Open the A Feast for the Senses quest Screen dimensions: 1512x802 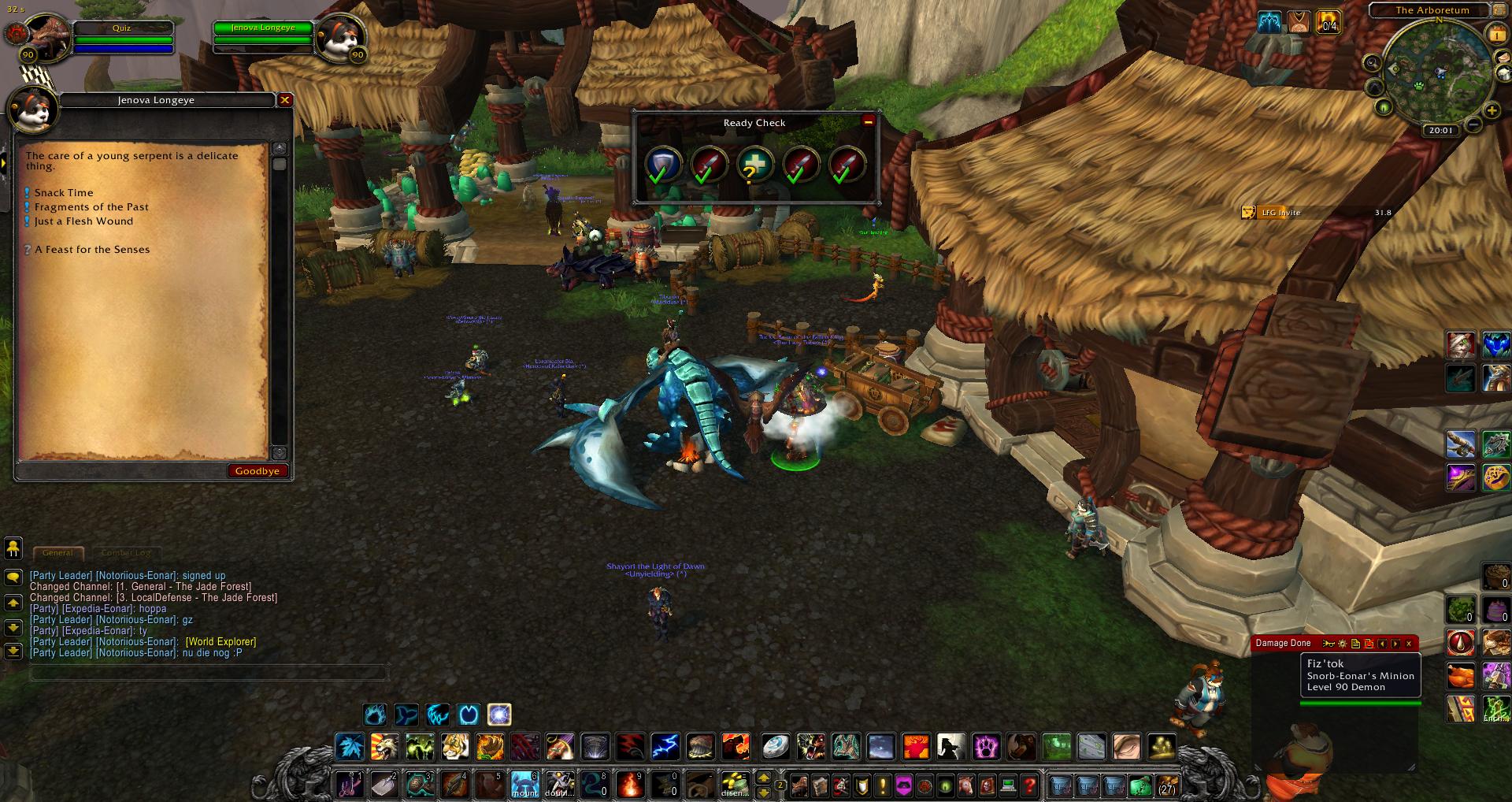click(x=92, y=250)
